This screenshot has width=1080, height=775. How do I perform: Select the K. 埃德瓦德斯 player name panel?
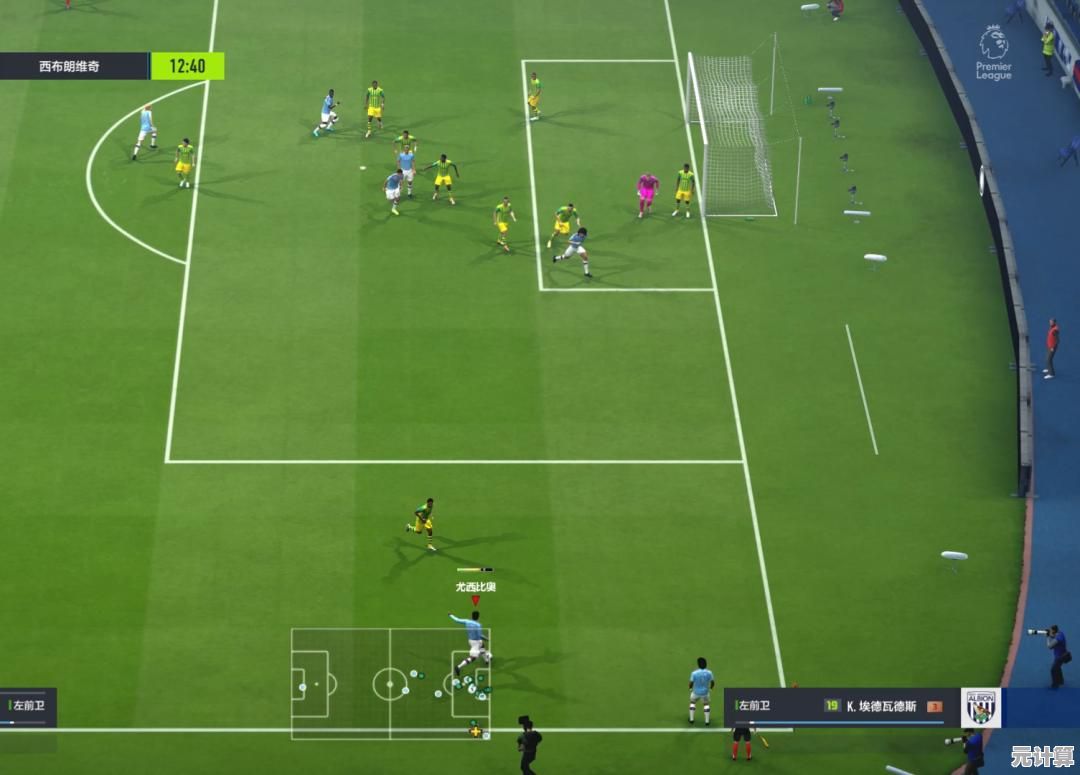pyautogui.click(x=880, y=706)
